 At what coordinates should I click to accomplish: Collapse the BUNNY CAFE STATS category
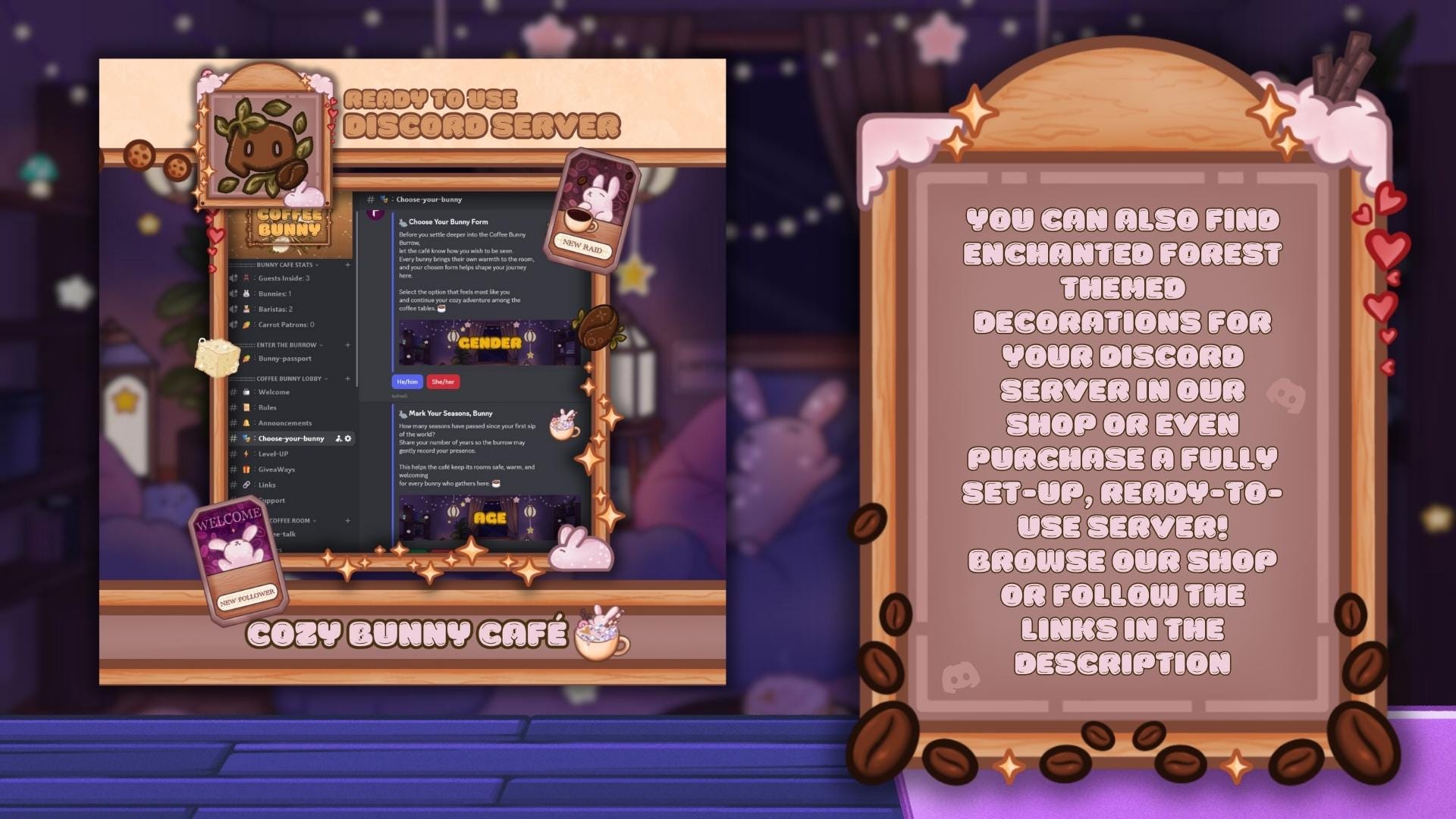318,265
